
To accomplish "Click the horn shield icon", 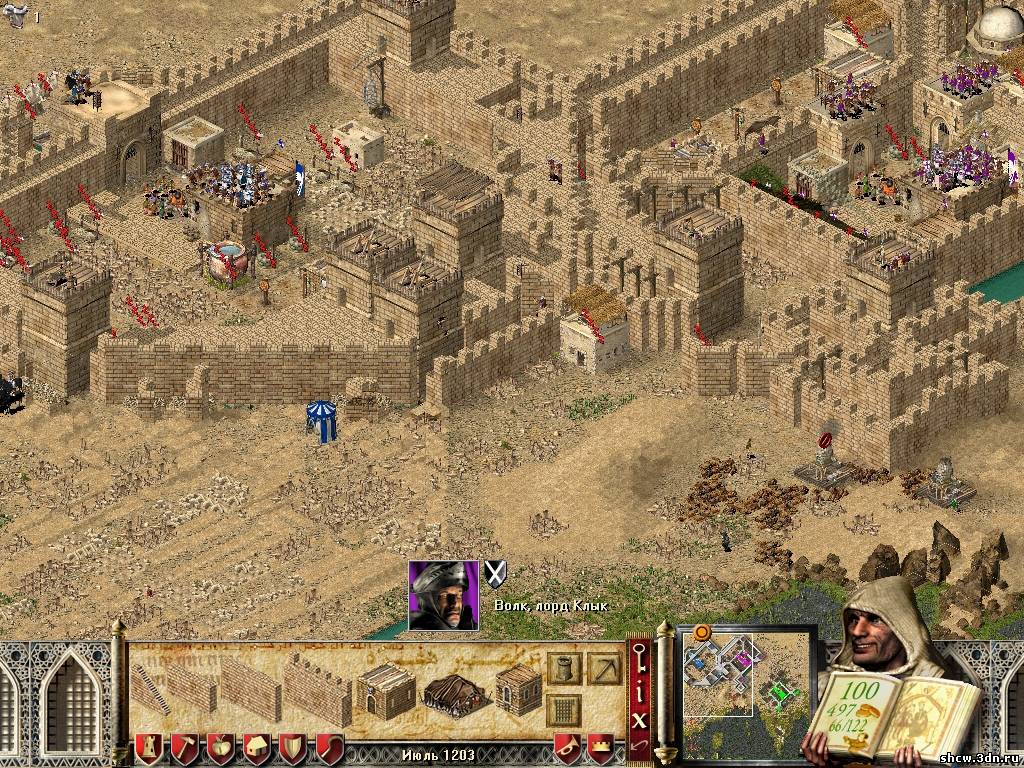I will pyautogui.click(x=567, y=747).
